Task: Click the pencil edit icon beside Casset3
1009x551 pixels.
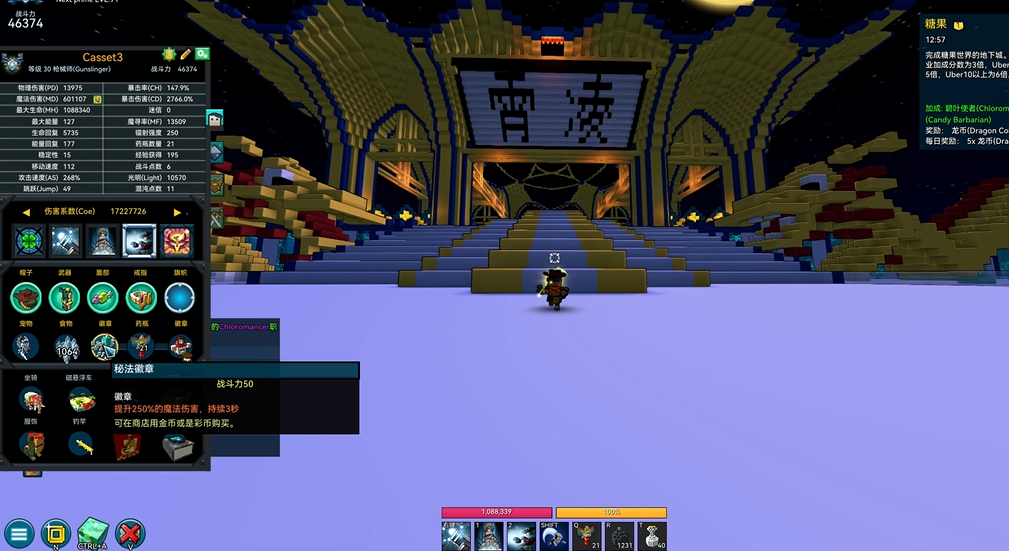Action: coord(185,54)
